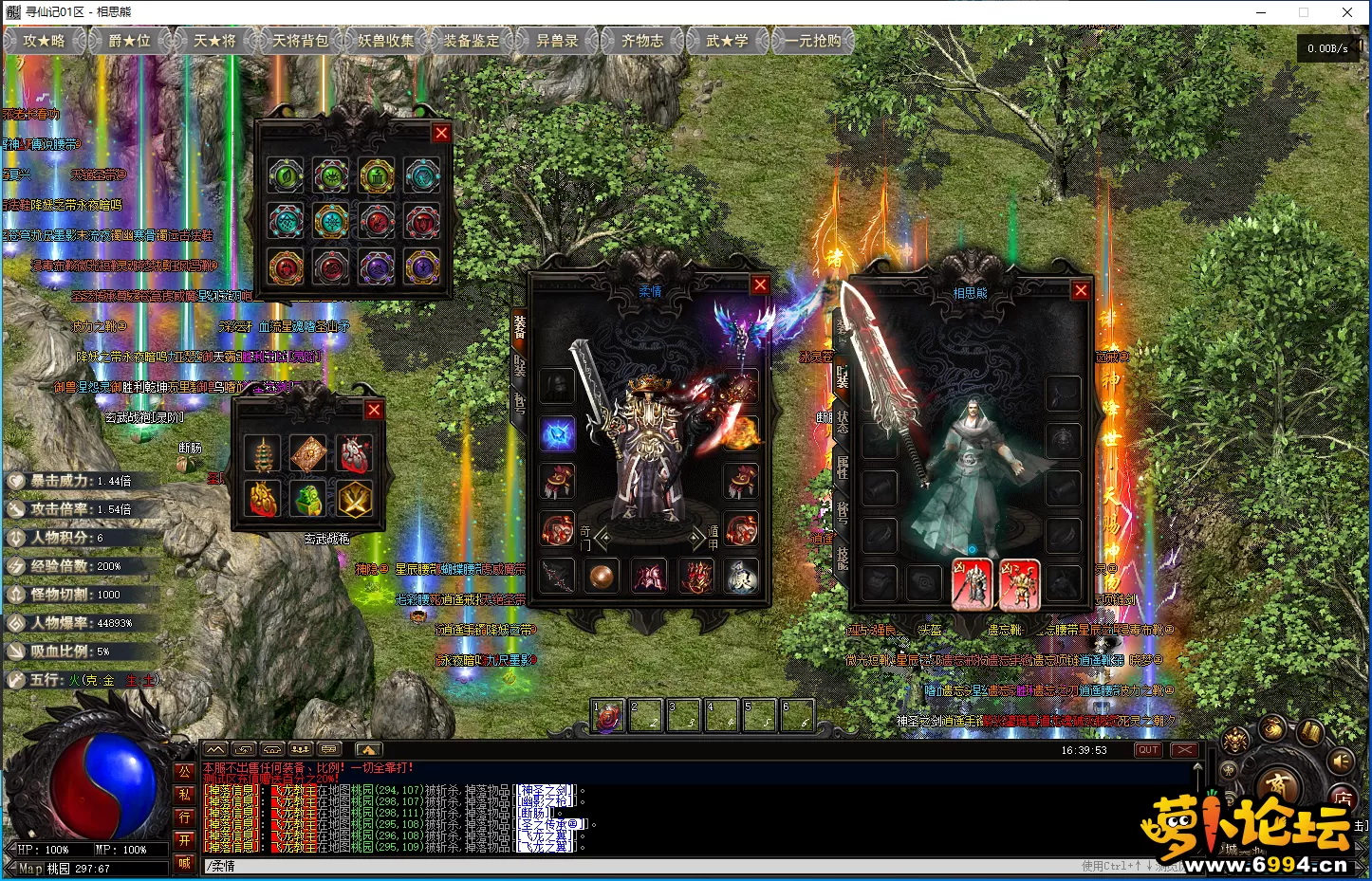
Task: Select the golden pagoda treasure item
Action: coord(263,455)
